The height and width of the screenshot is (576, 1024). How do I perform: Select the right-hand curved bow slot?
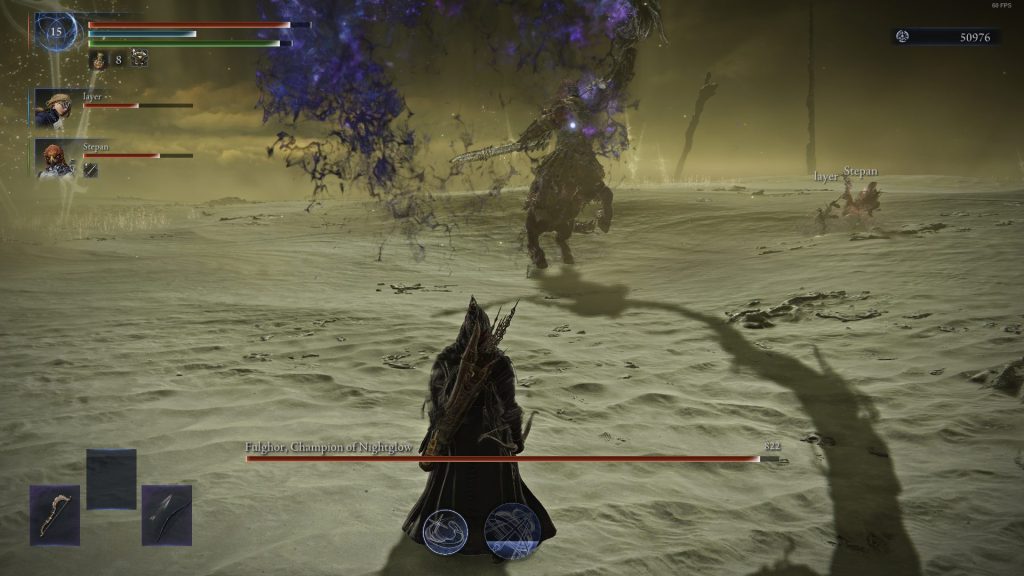pyautogui.click(x=166, y=515)
